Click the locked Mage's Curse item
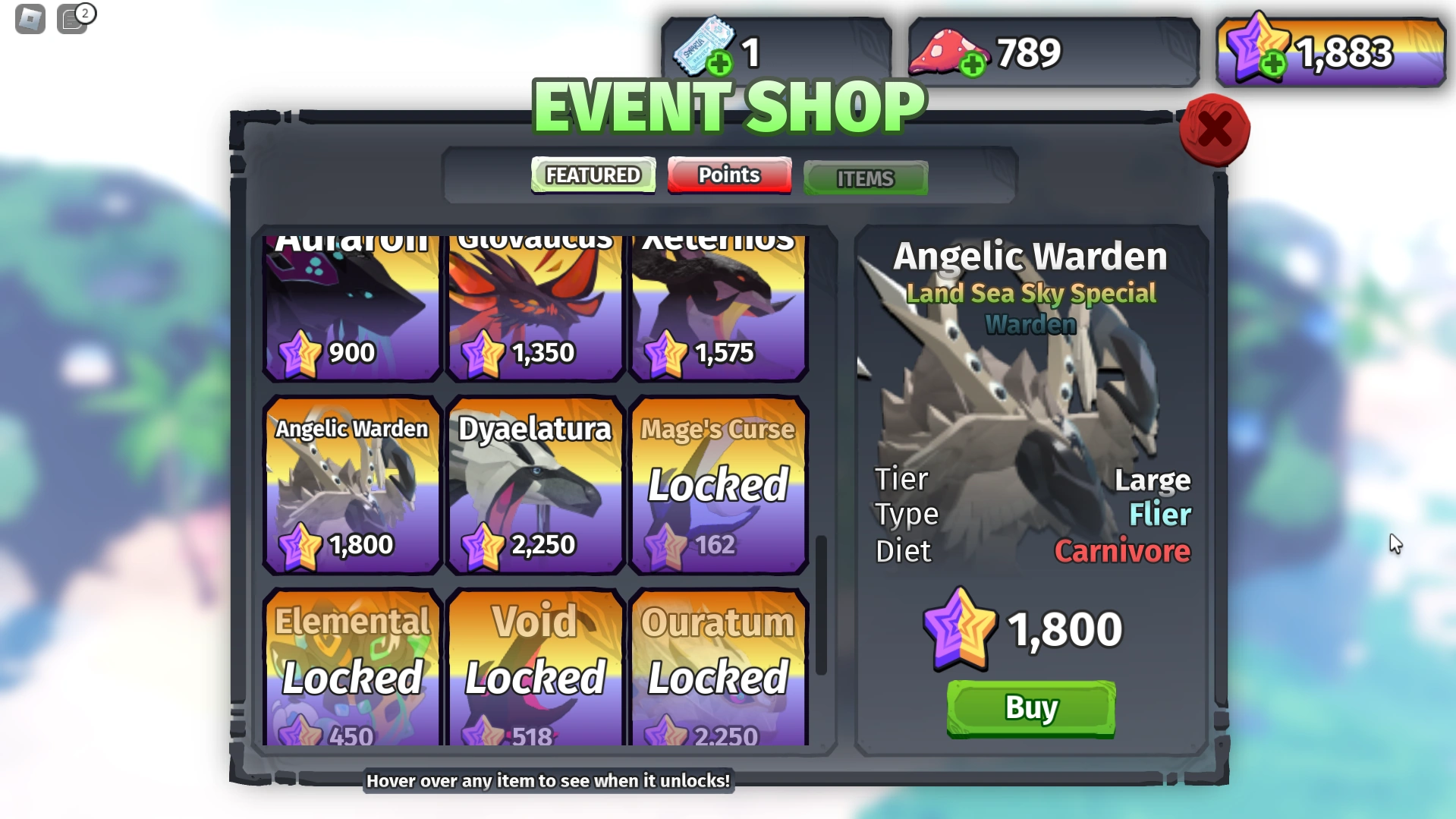Image resolution: width=1456 pixels, height=819 pixels. [x=718, y=486]
